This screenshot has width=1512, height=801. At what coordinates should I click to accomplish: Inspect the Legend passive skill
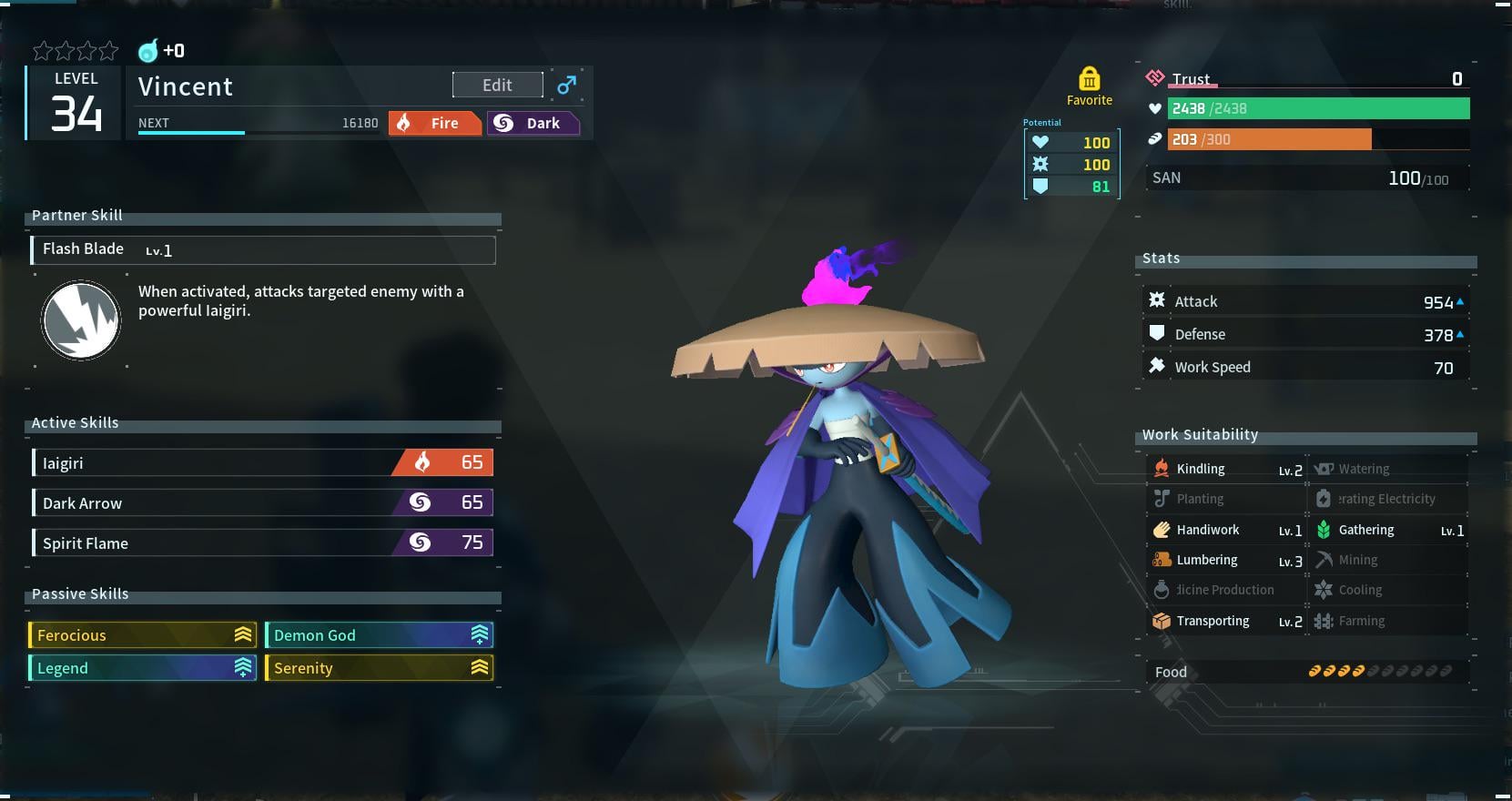click(144, 667)
